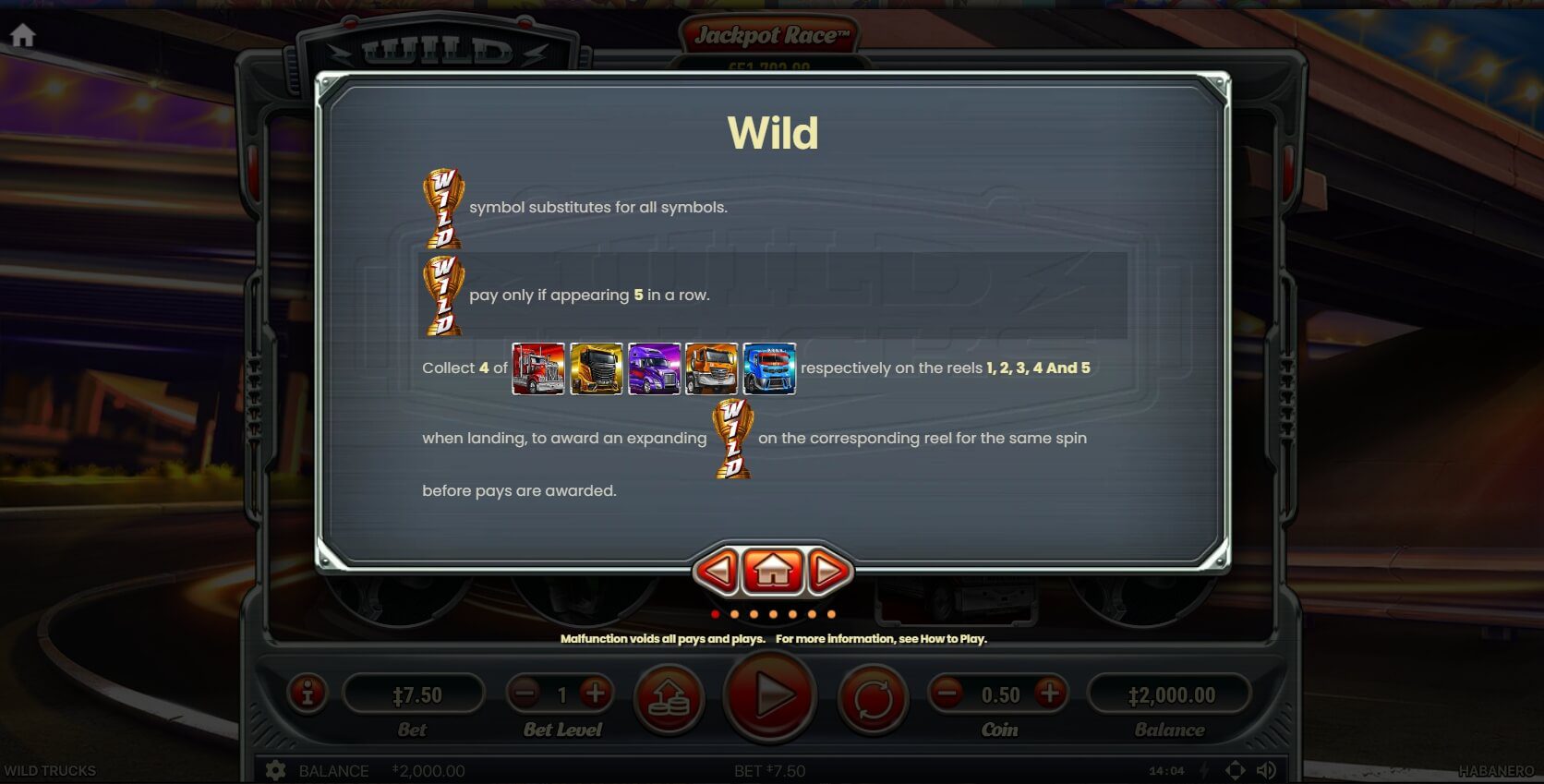Return to paytable menu via home button

click(x=776, y=571)
